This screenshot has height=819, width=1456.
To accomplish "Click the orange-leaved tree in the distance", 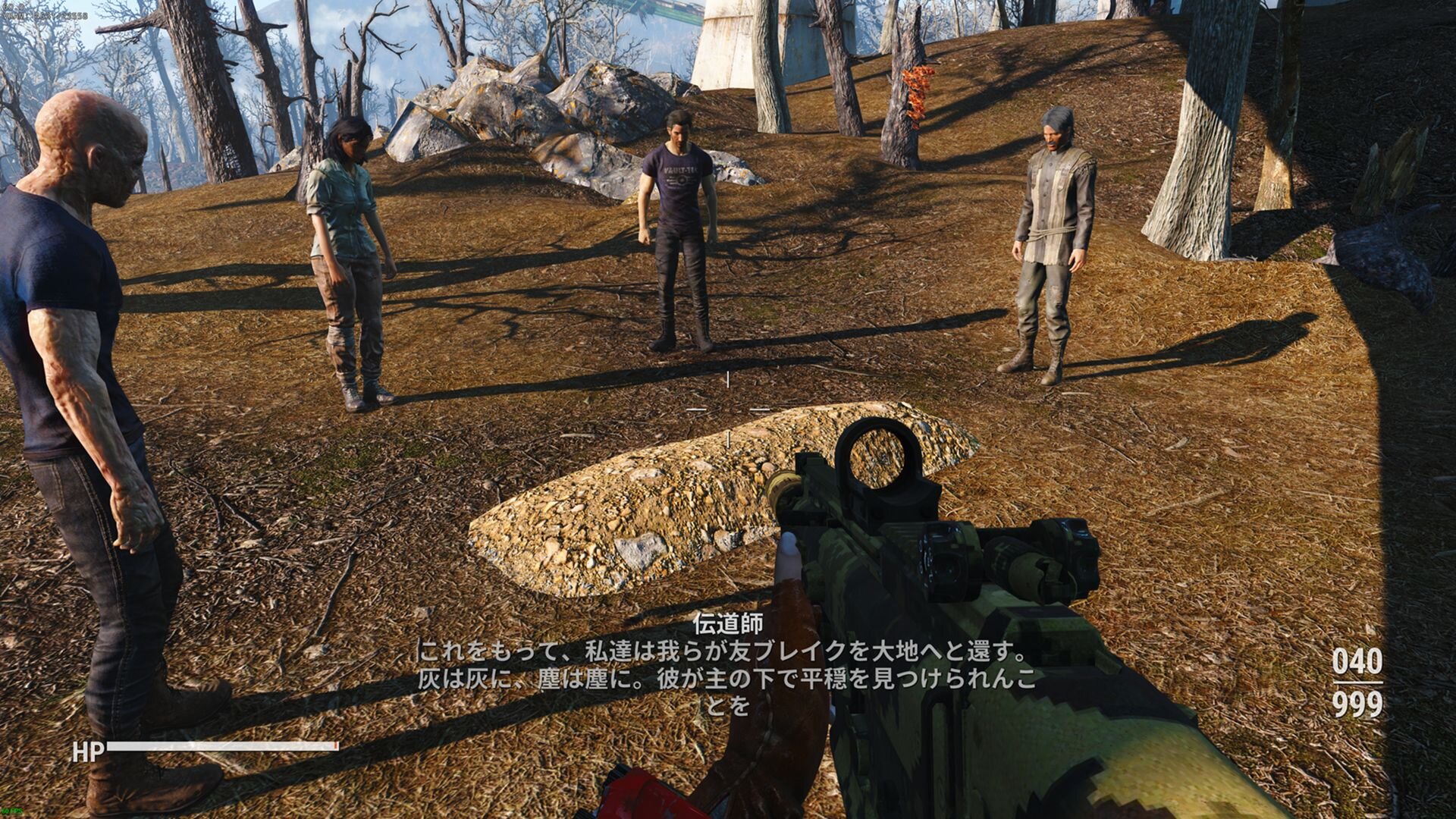I will [917, 95].
